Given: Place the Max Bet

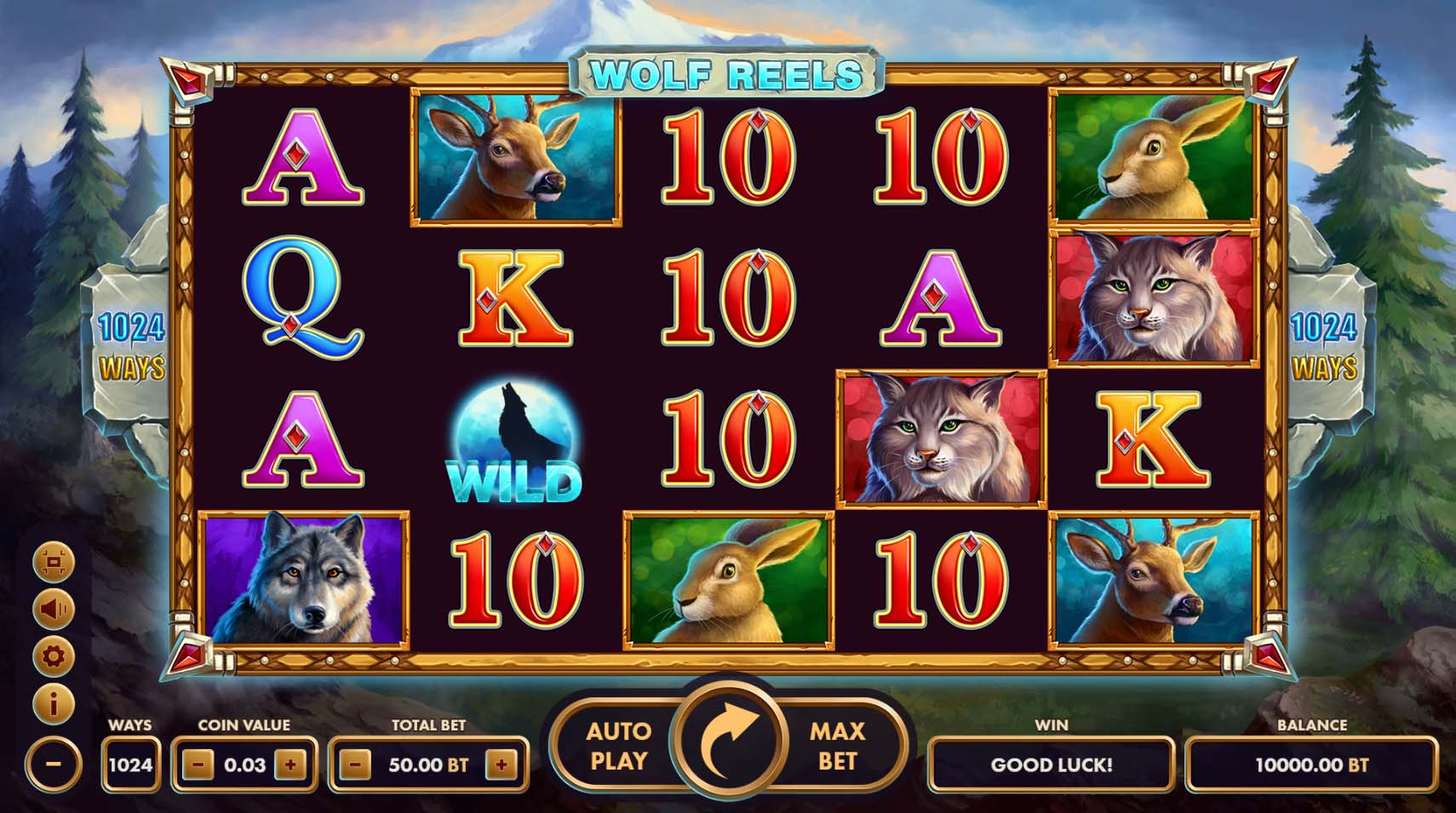Looking at the screenshot, I should tap(837, 746).
